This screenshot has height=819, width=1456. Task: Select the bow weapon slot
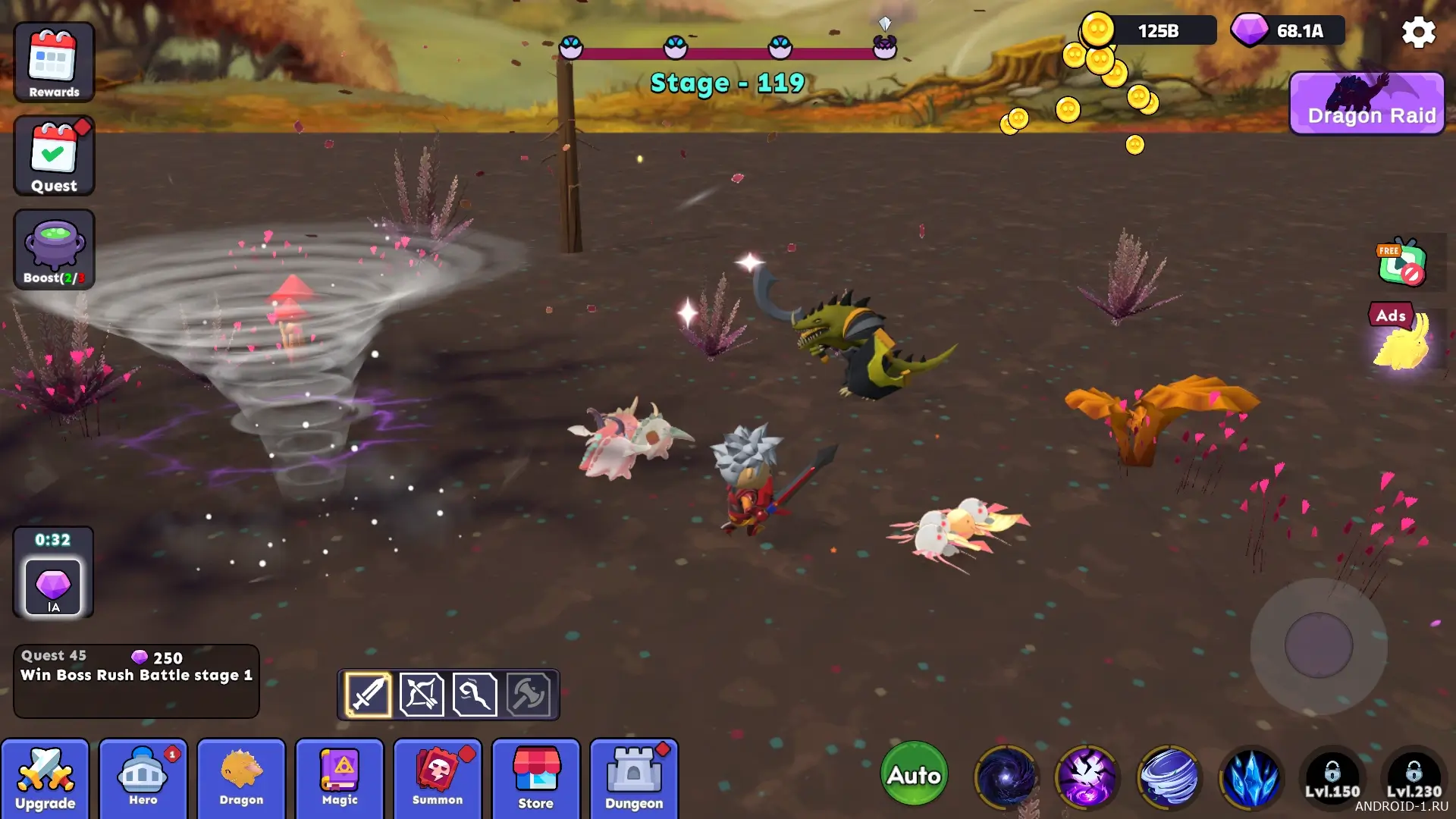pyautogui.click(x=422, y=694)
